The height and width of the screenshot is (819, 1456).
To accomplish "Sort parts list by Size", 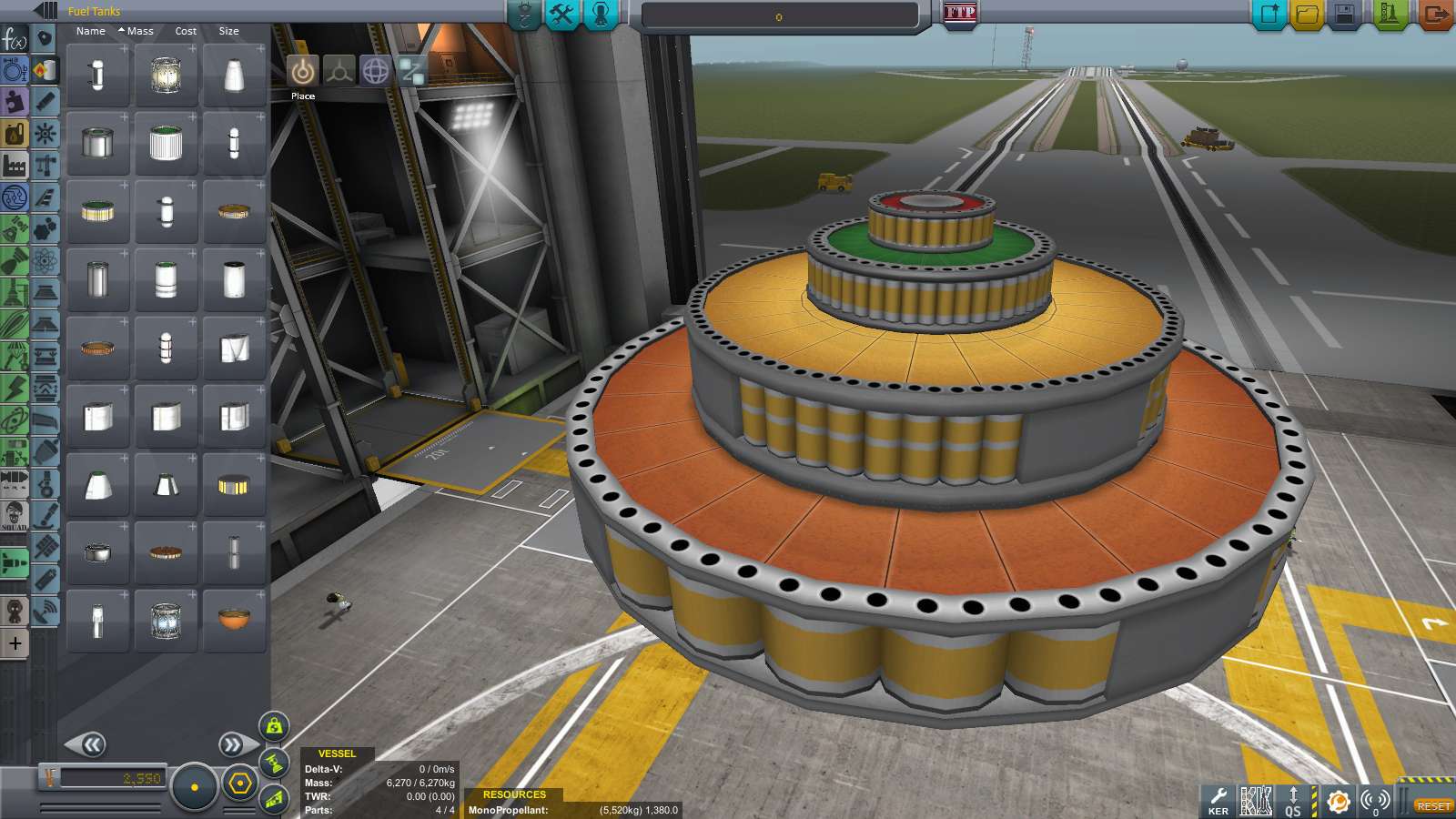I will pyautogui.click(x=228, y=31).
